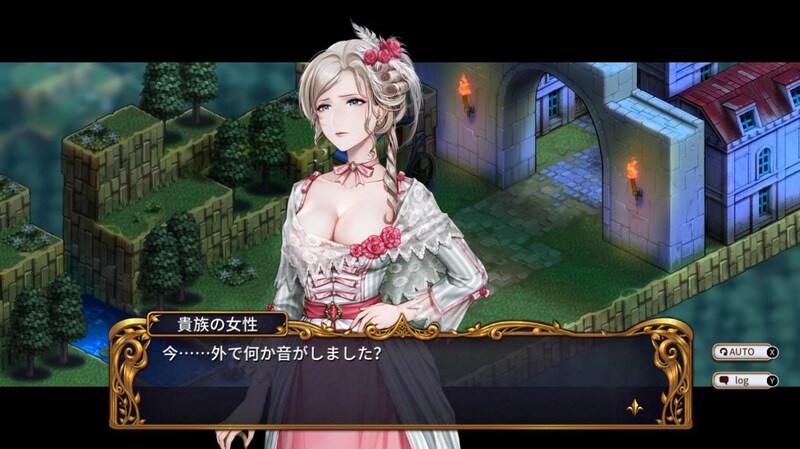The height and width of the screenshot is (449, 800).
Task: Open the dialogue log
Action: [x=744, y=381]
